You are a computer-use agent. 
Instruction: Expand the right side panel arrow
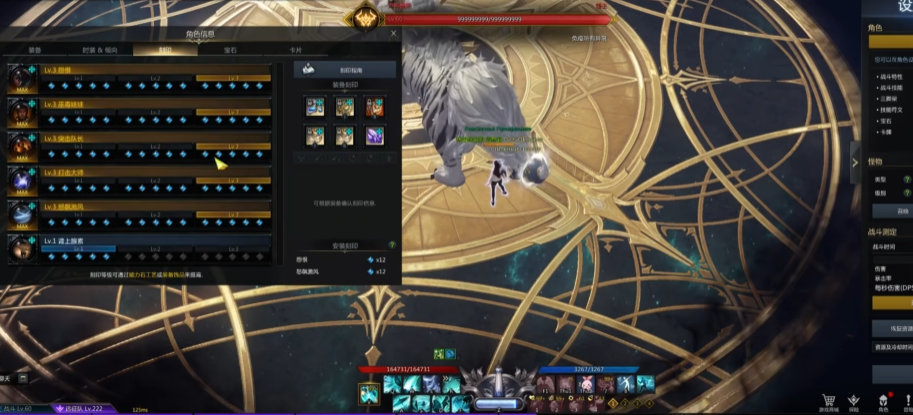pyautogui.click(x=855, y=162)
